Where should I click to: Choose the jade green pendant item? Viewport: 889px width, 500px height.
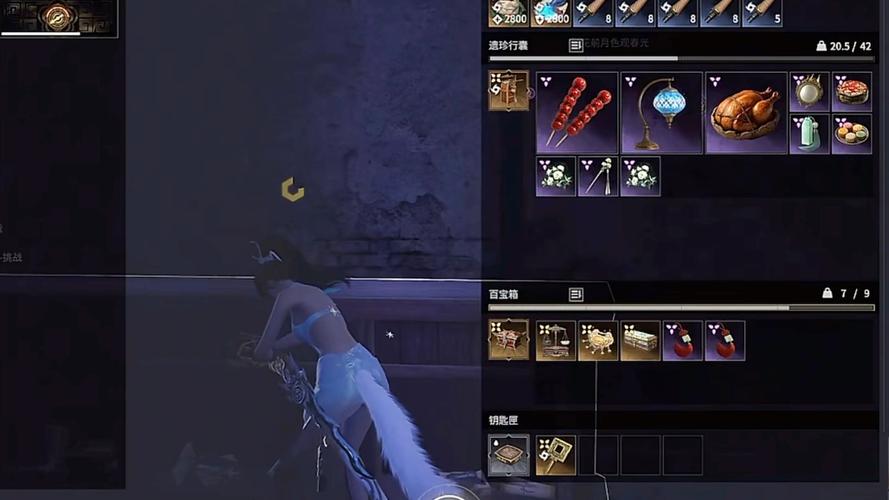click(x=809, y=134)
